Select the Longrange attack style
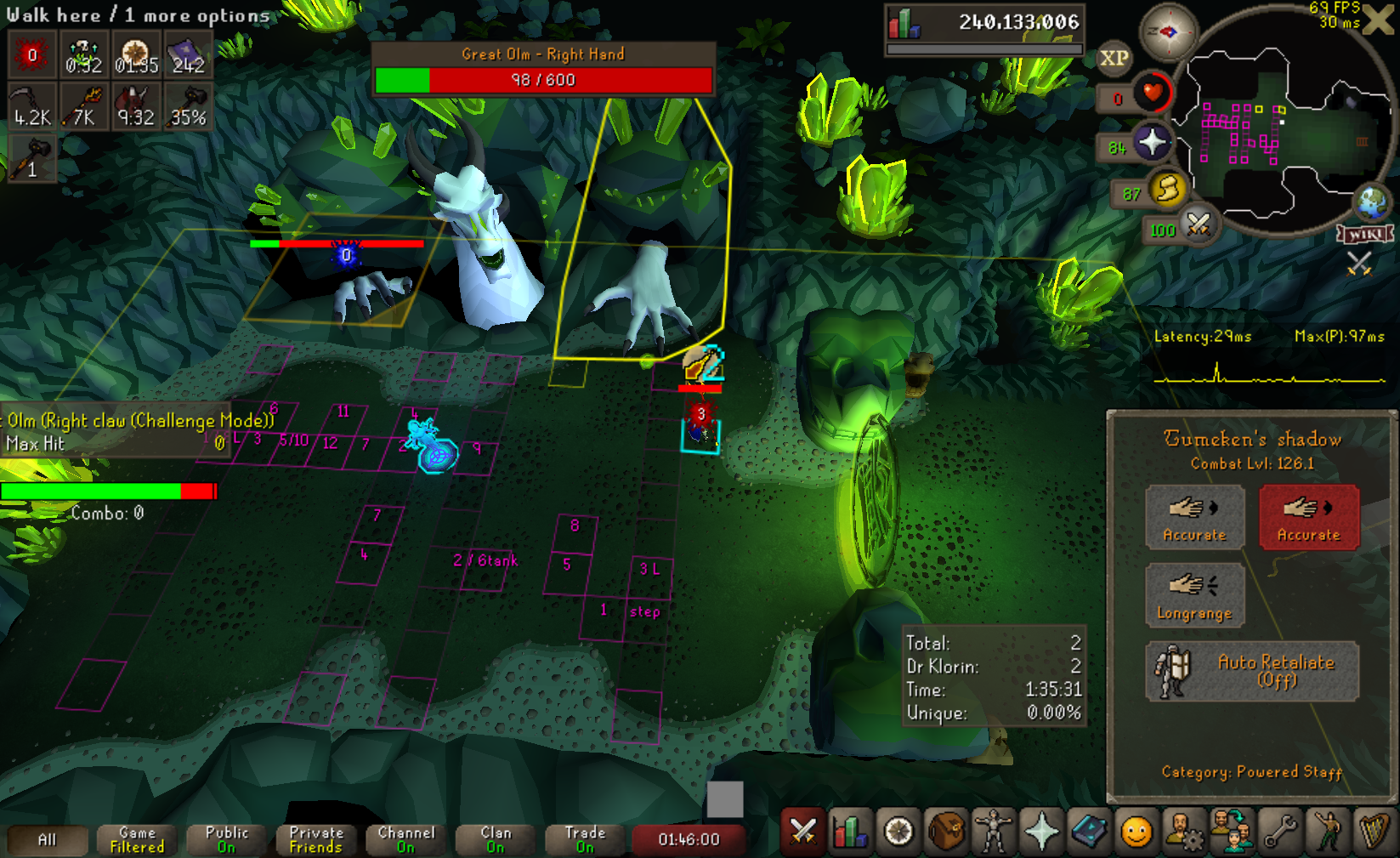Viewport: 1400px width, 858px height. point(1194,595)
